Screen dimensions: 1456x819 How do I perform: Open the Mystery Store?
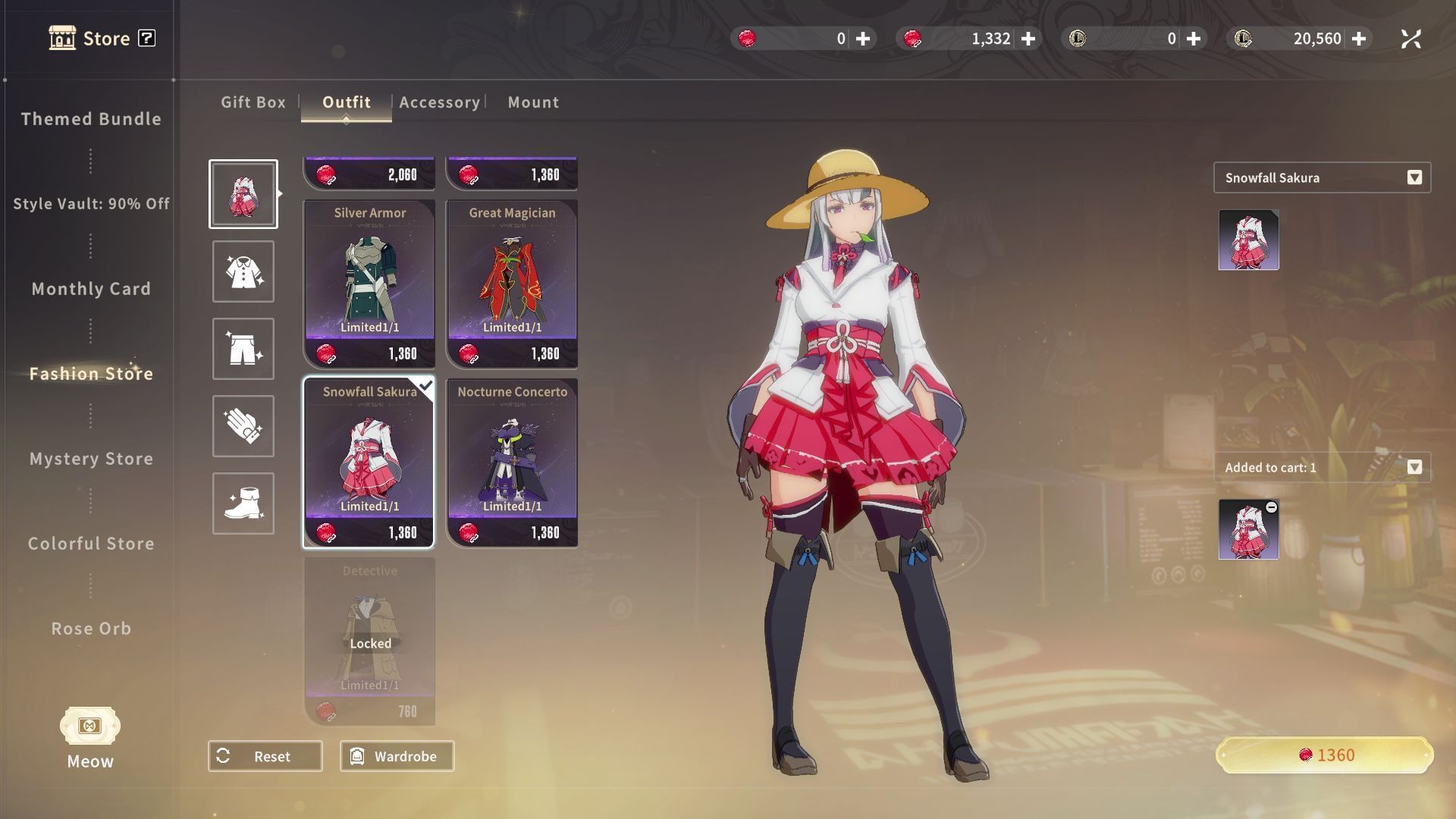91,459
